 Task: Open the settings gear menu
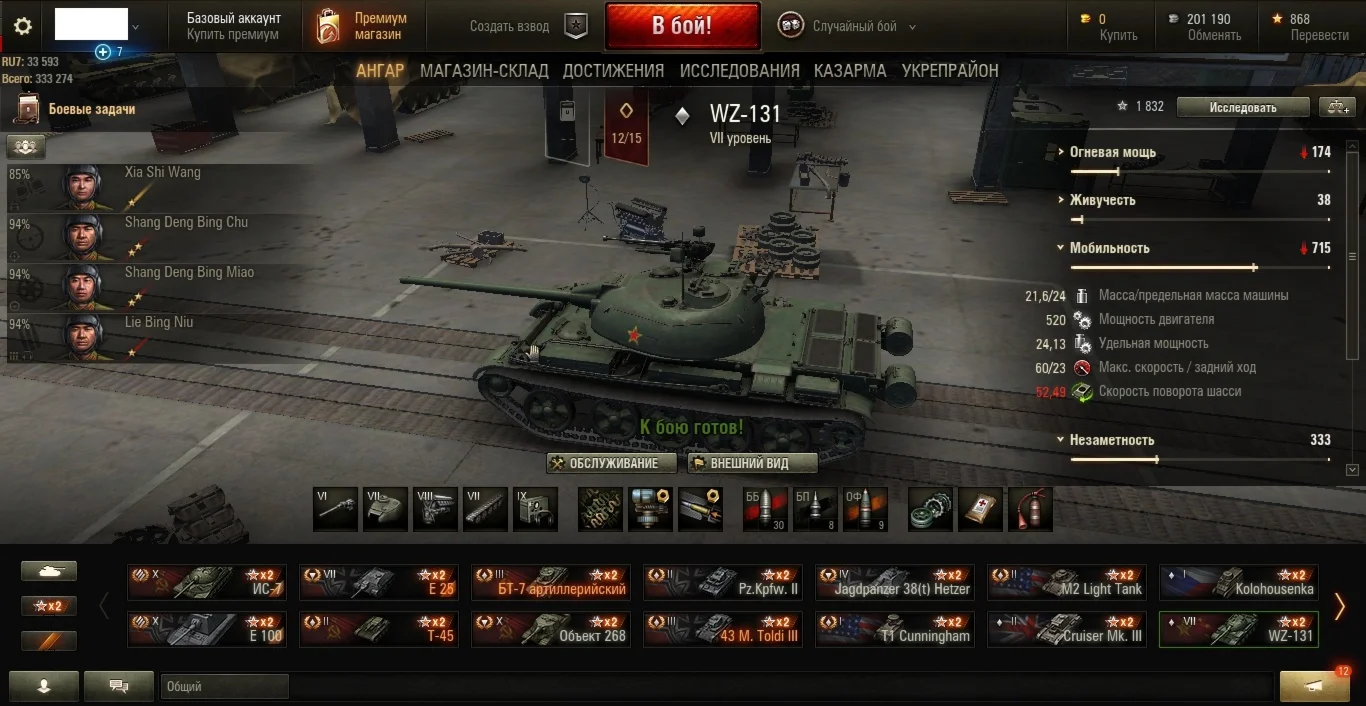coord(22,26)
